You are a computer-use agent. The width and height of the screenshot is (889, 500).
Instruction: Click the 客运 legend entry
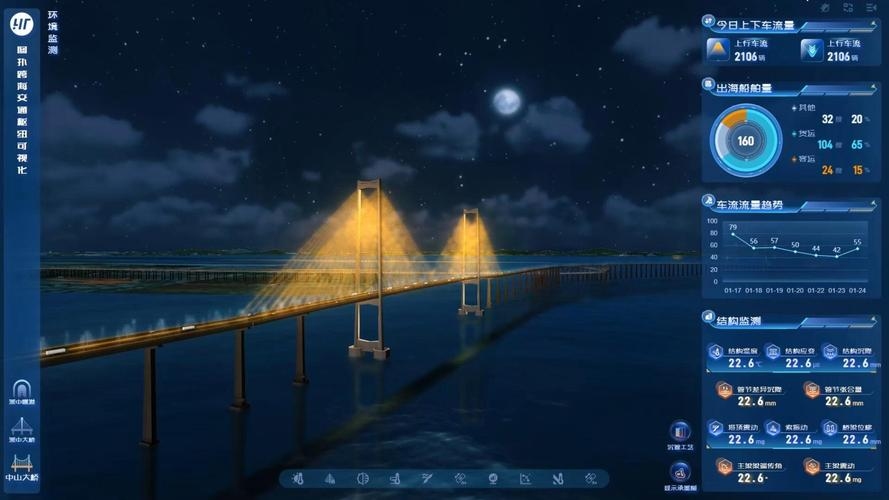coord(804,159)
